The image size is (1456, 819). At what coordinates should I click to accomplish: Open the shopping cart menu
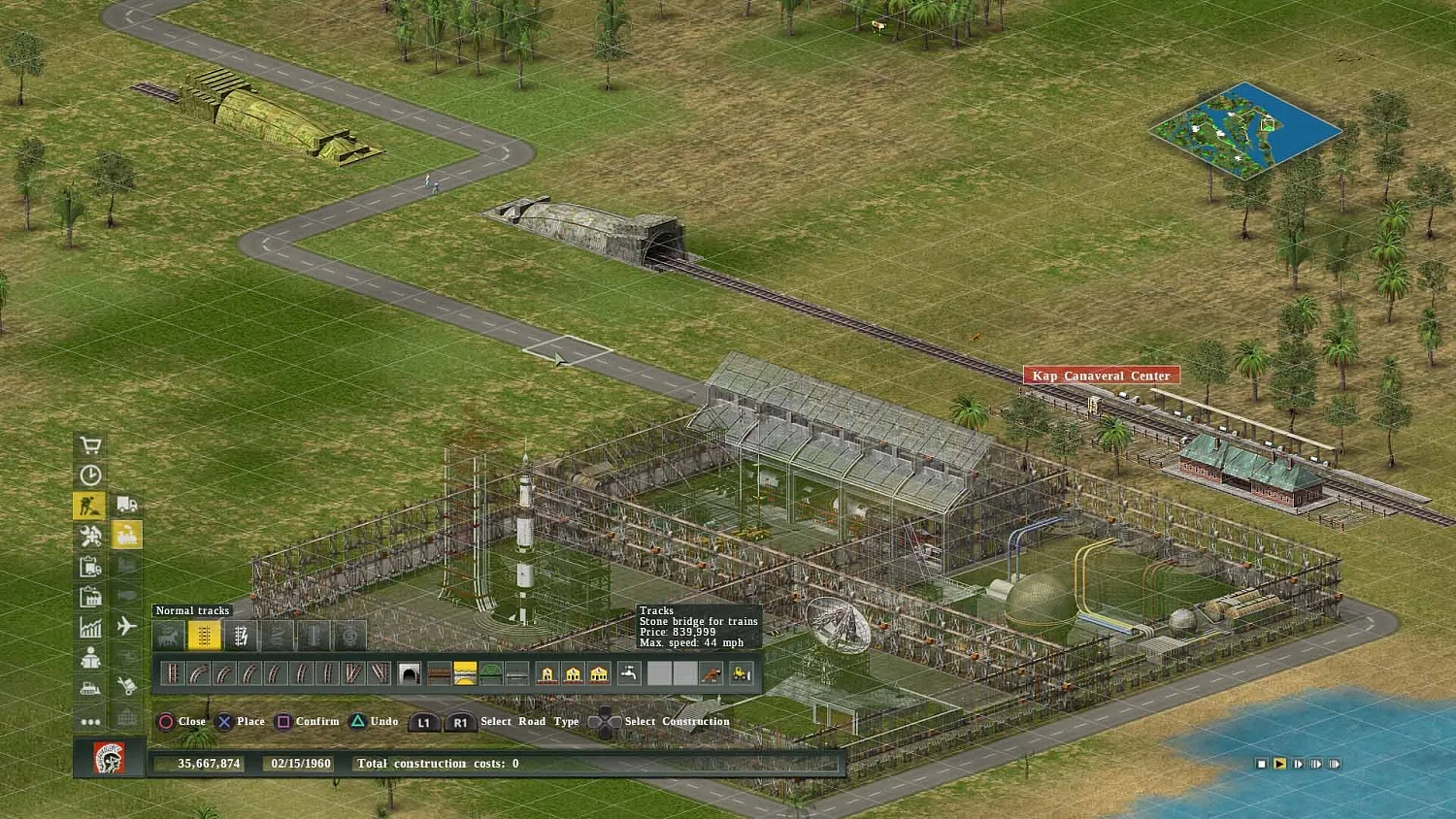coord(90,445)
